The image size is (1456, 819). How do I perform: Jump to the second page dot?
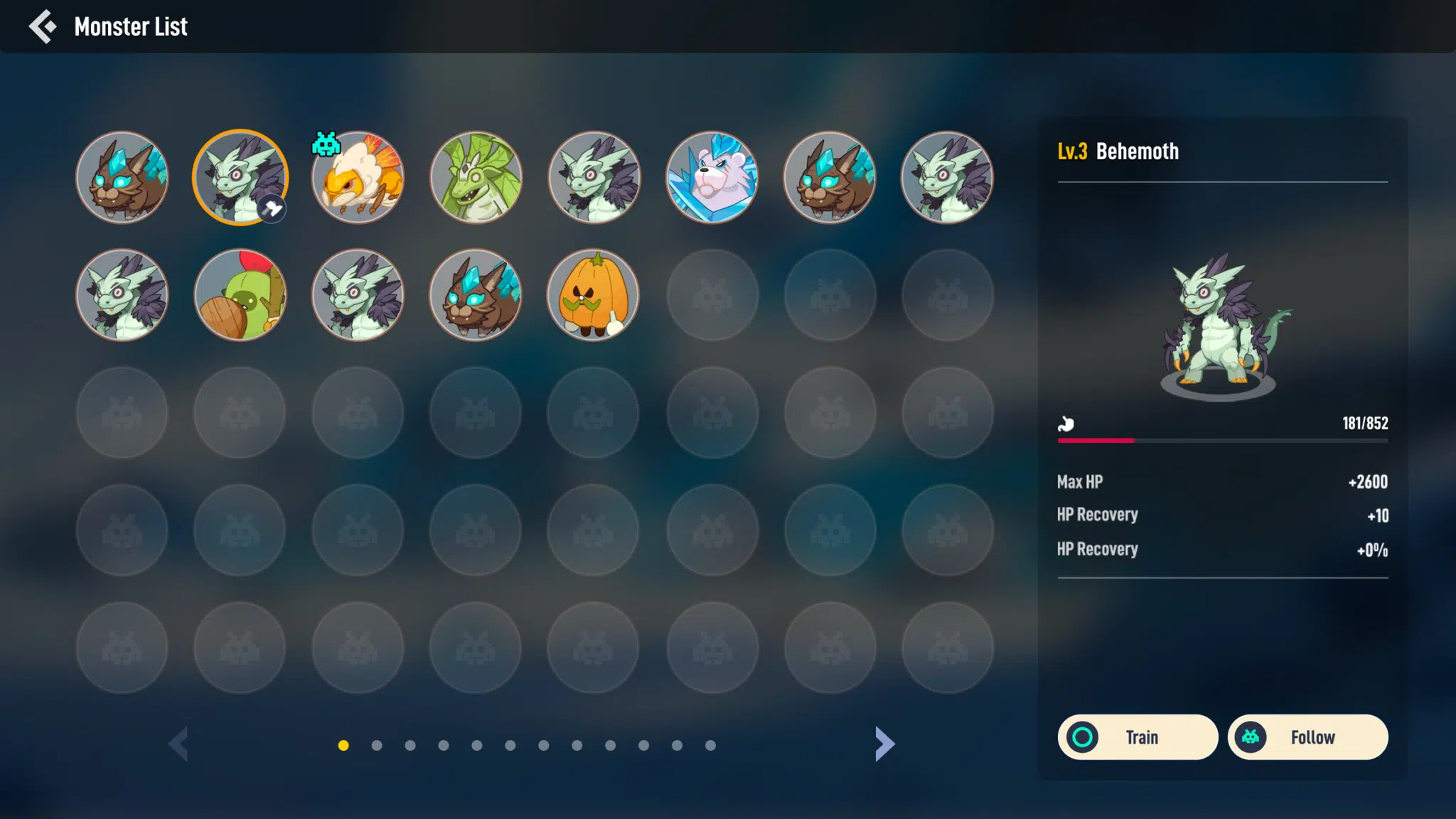click(377, 745)
